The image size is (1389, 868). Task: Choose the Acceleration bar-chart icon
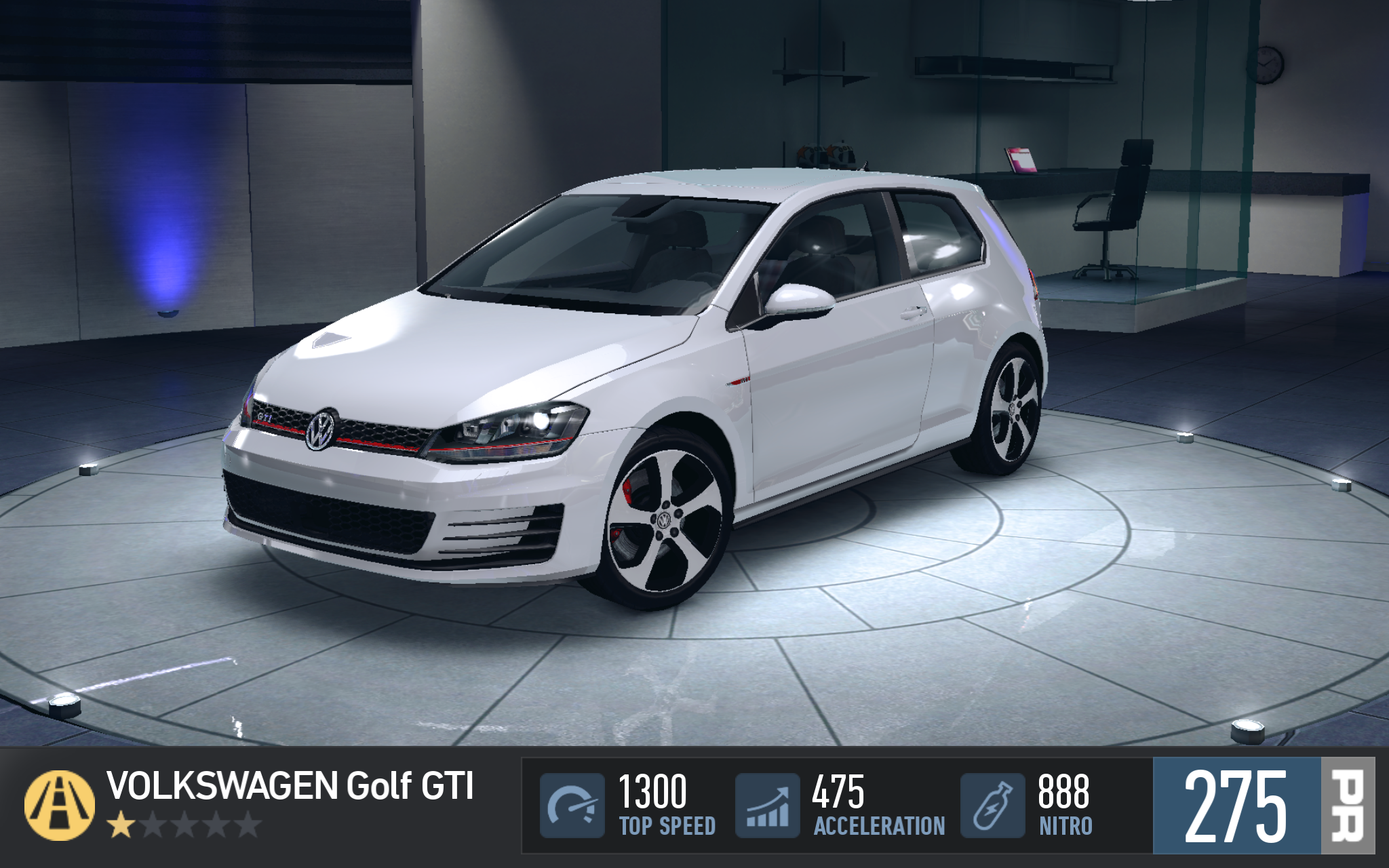click(767, 806)
